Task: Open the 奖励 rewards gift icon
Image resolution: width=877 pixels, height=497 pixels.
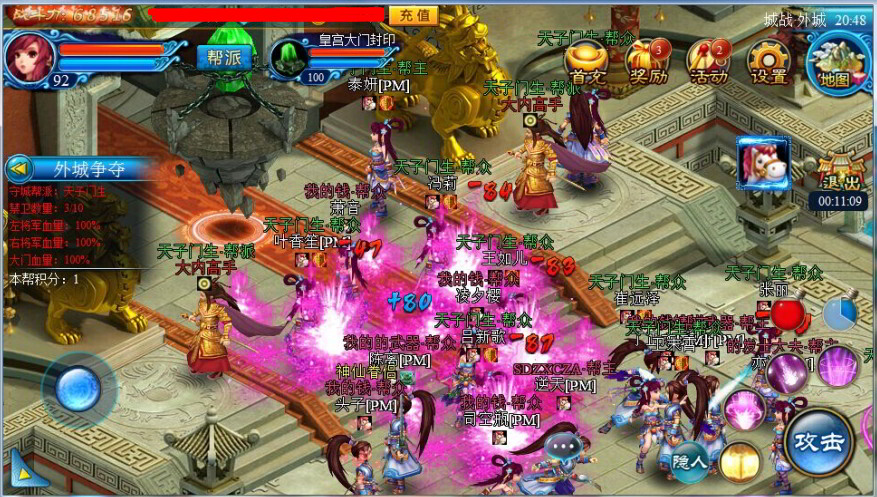Action: (x=648, y=63)
